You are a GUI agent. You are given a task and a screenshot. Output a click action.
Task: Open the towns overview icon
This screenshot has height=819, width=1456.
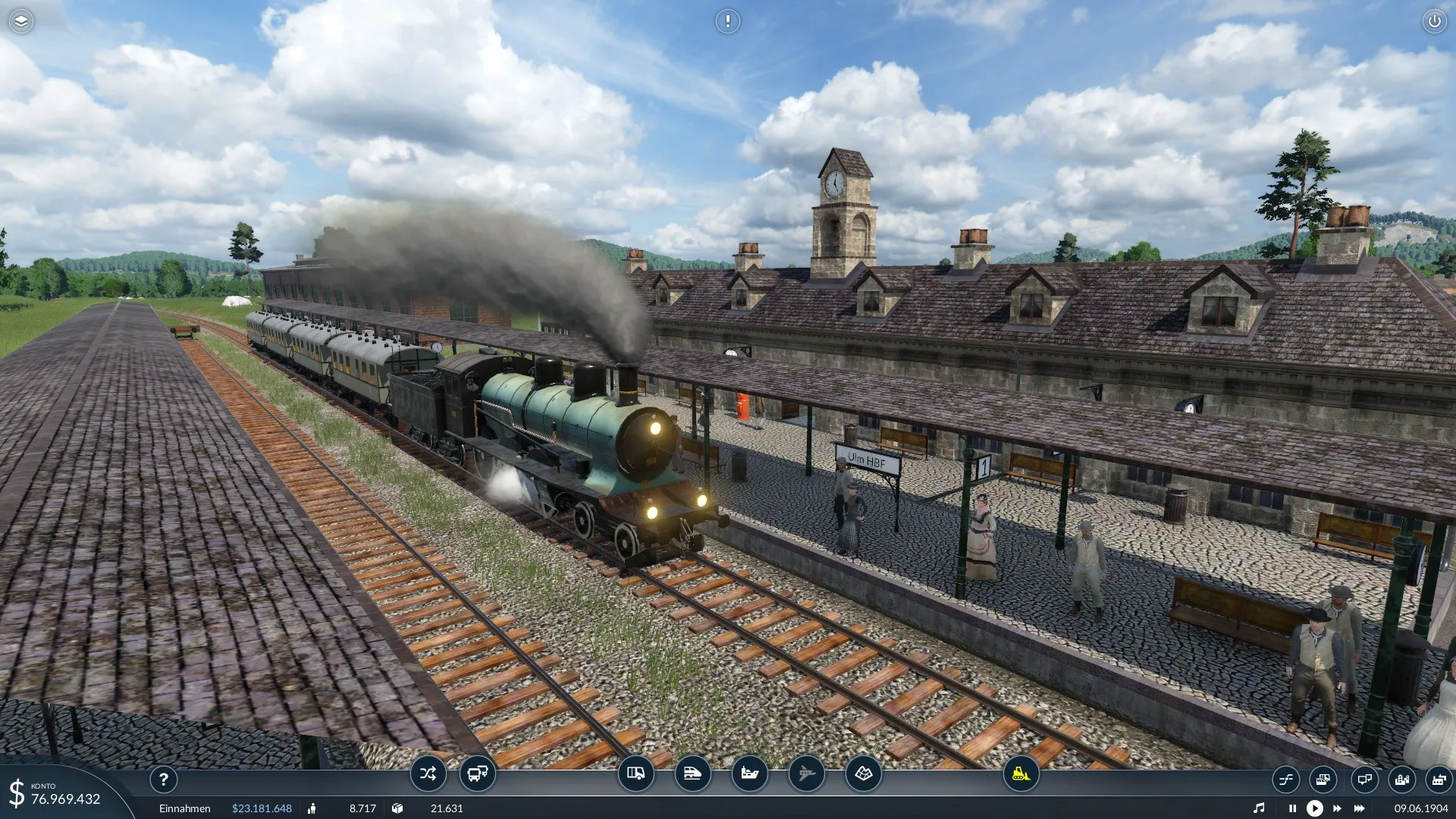pos(1401,780)
